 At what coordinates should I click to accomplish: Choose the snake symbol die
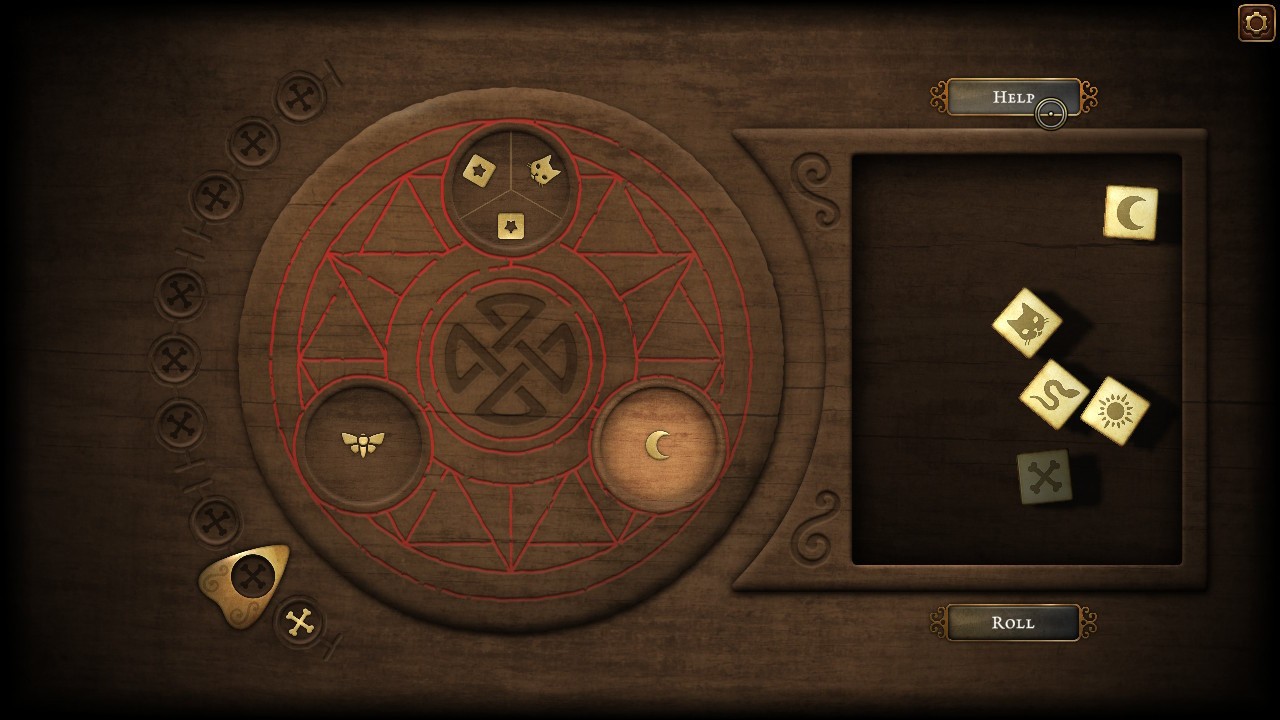pos(1054,394)
